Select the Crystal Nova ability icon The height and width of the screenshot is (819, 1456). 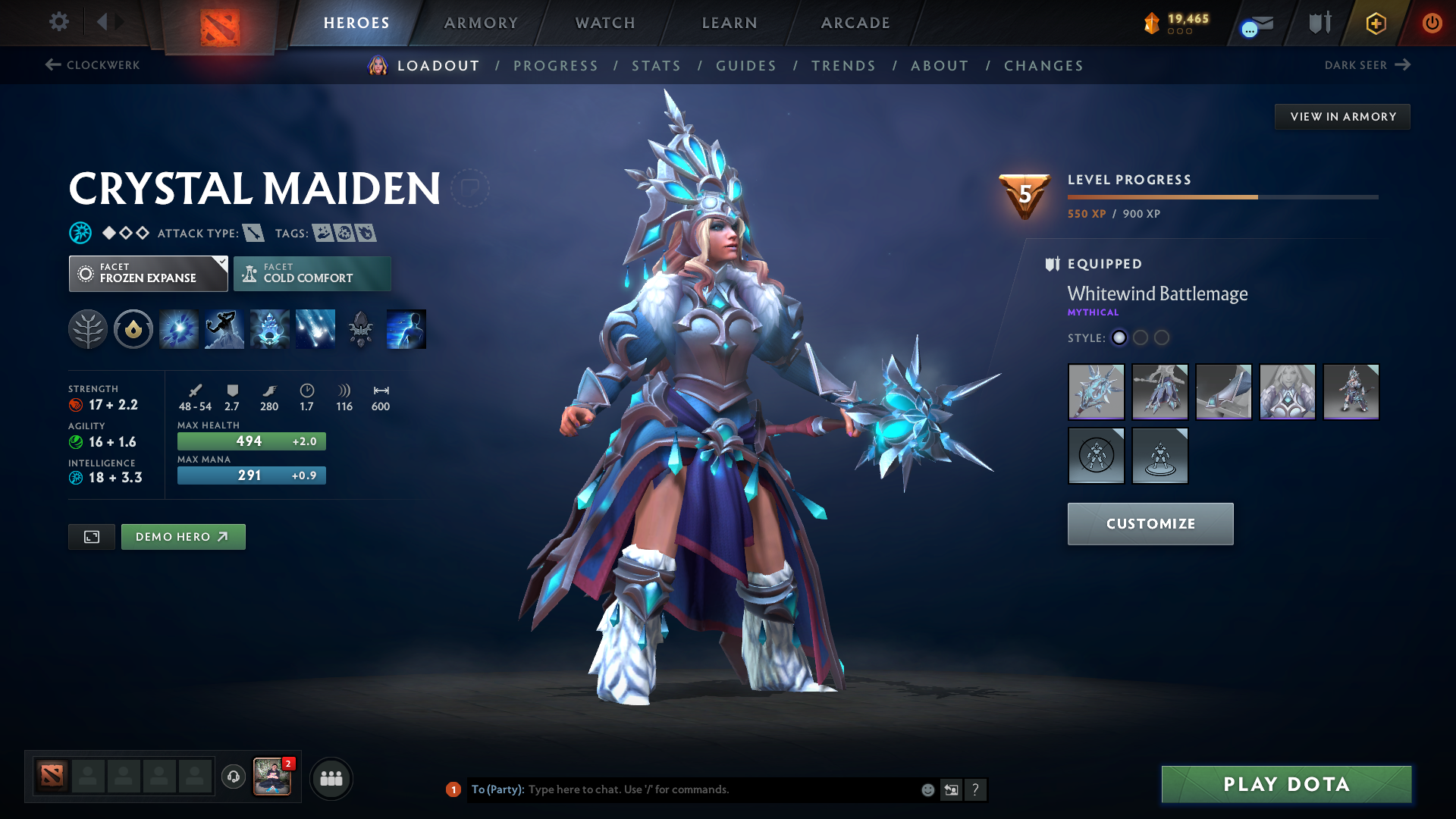coord(178,329)
